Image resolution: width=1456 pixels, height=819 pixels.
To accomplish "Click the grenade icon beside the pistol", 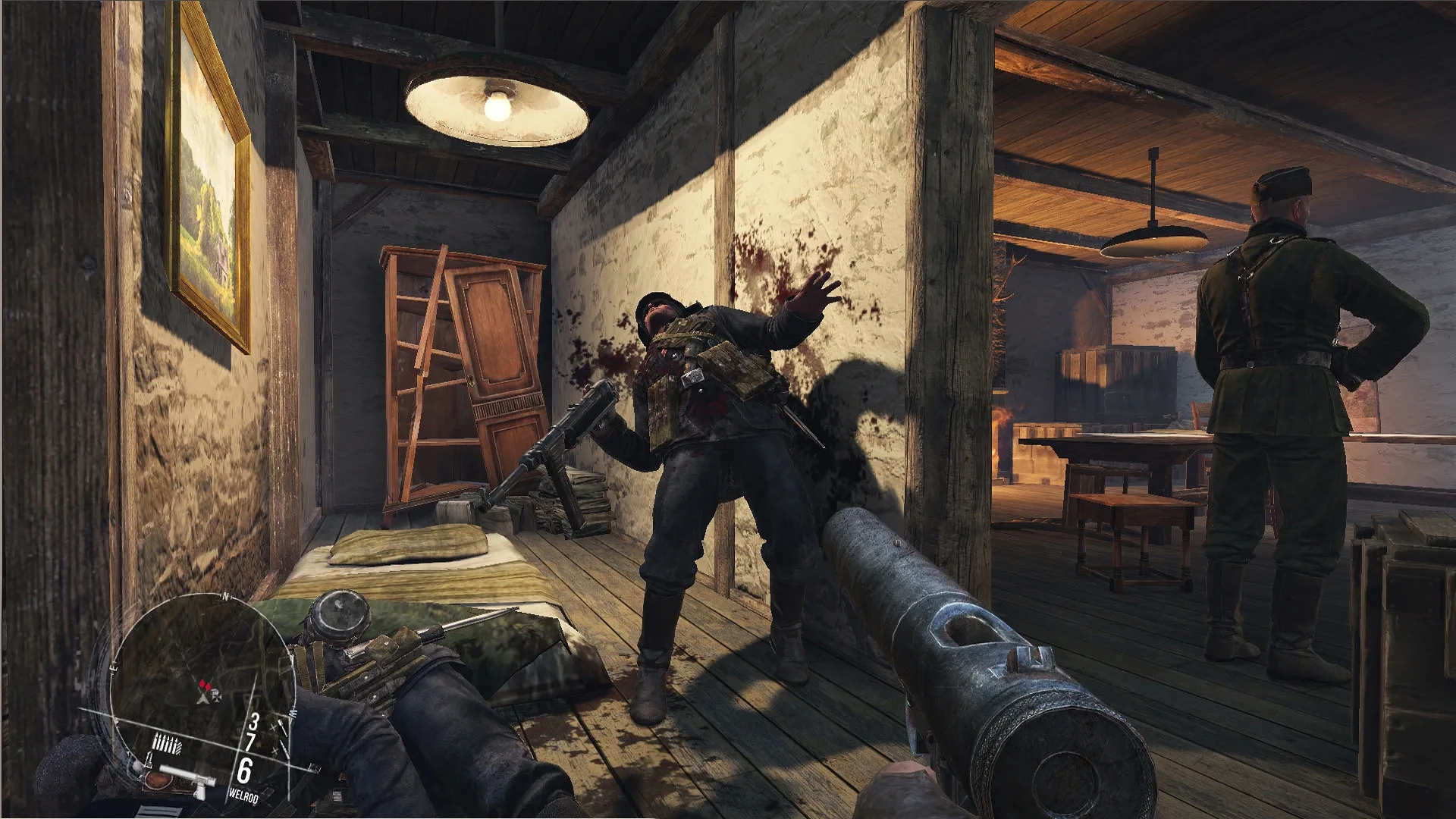I will click(149, 760).
